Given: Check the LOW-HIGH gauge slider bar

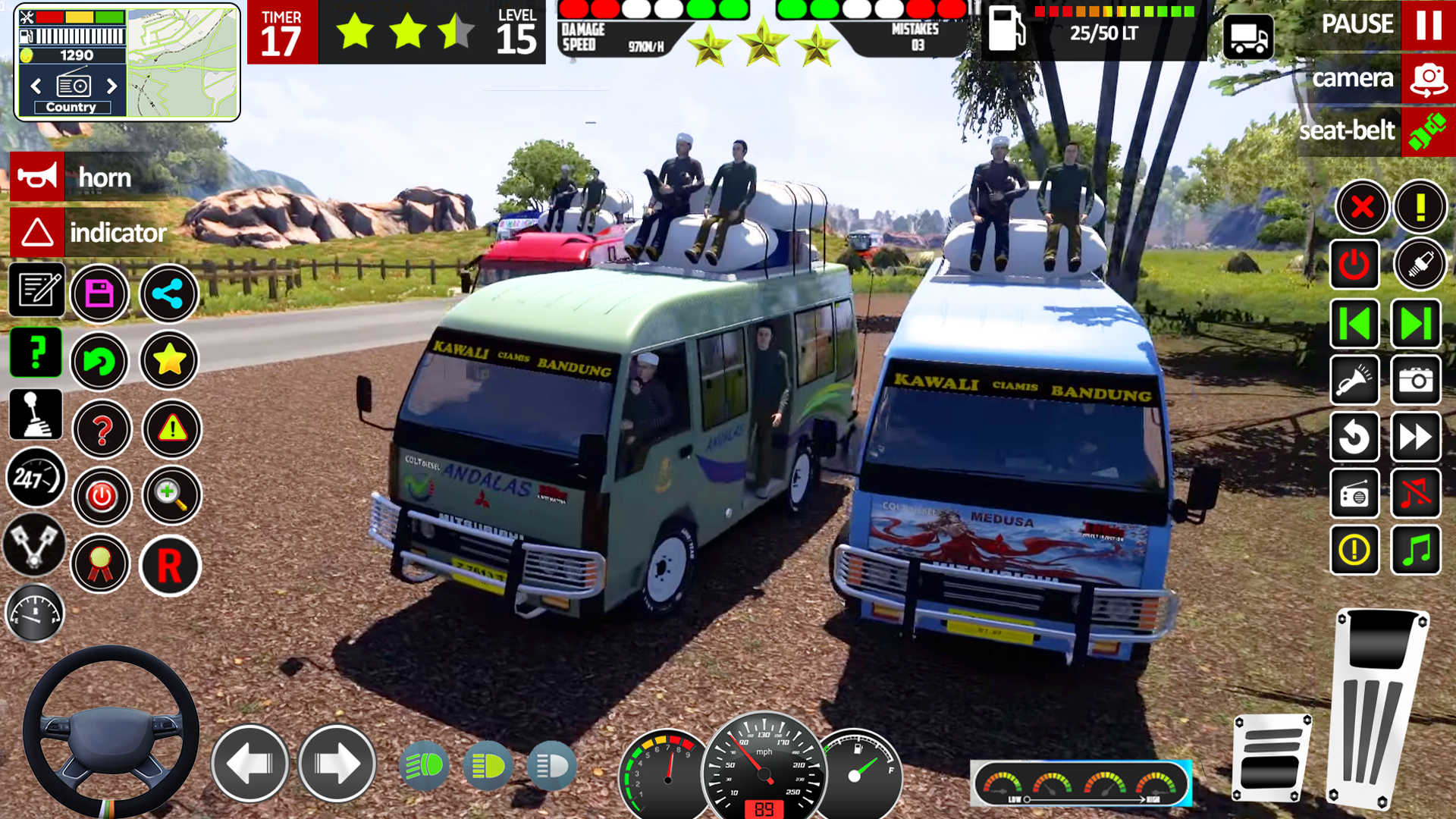Looking at the screenshot, I should (x=1083, y=799).
